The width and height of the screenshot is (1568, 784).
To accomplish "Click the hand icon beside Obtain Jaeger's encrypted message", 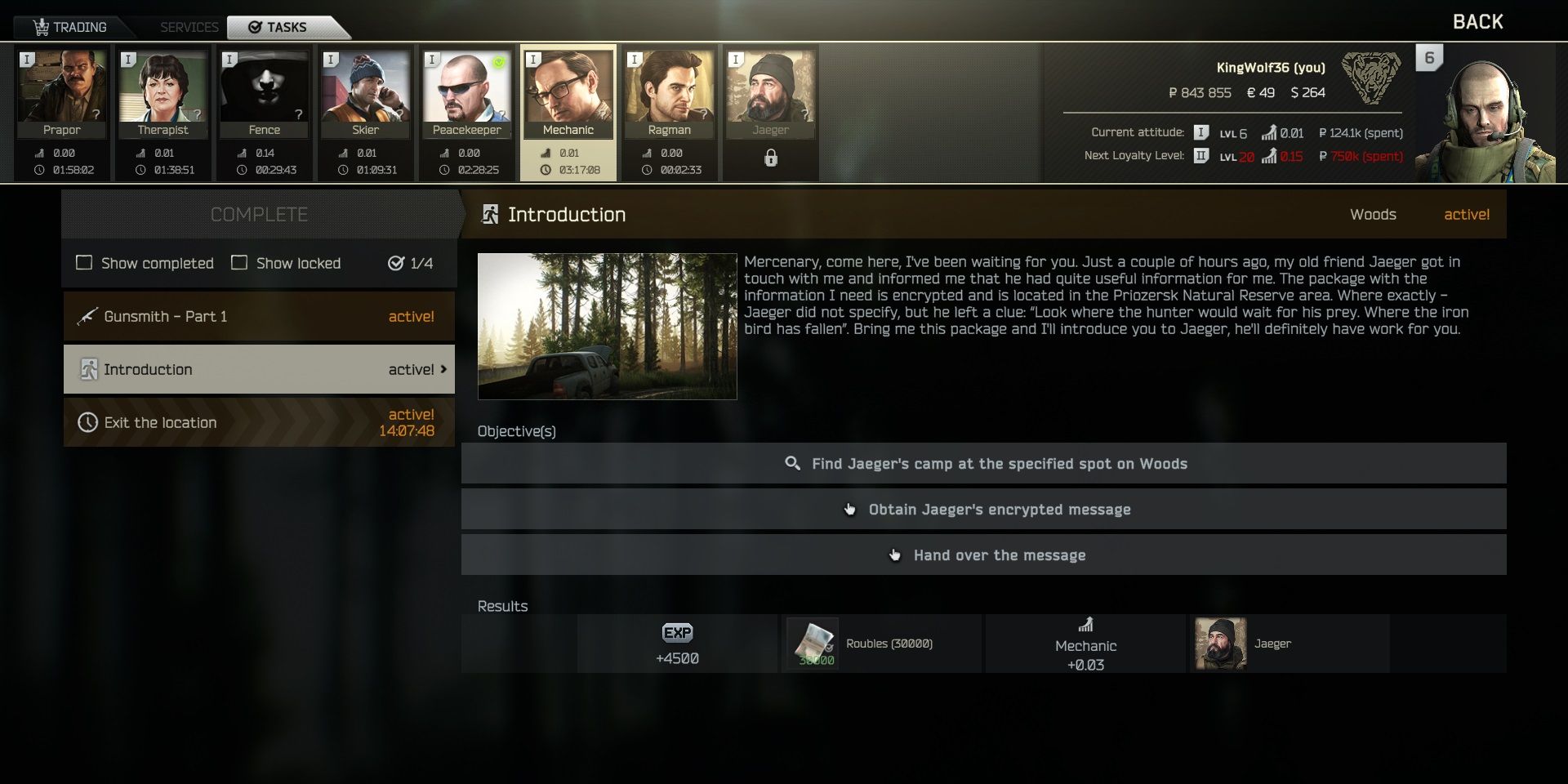I will coord(849,508).
